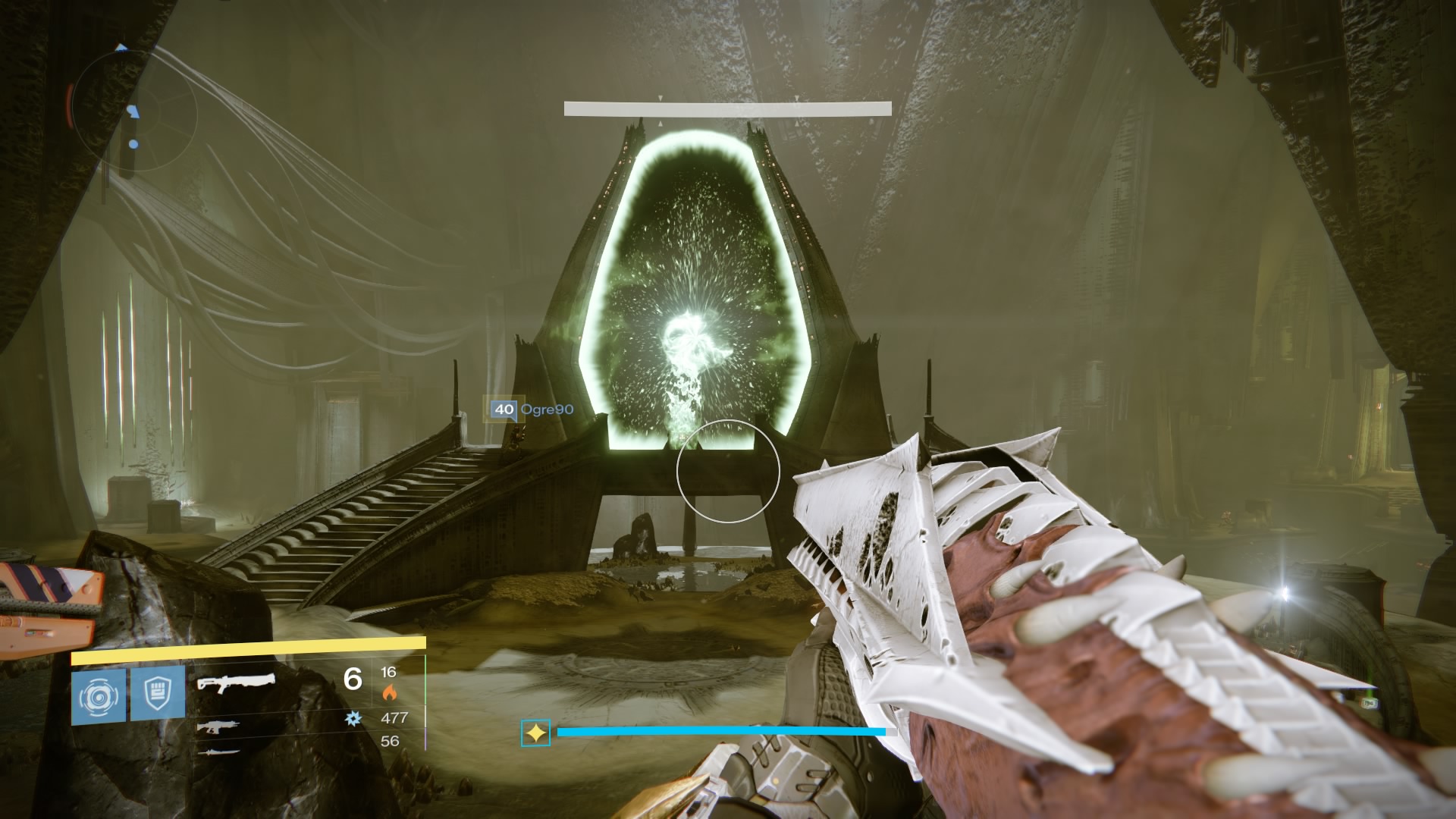1456x819 pixels.
Task: Click the boss health bar at top
Action: coord(728,106)
